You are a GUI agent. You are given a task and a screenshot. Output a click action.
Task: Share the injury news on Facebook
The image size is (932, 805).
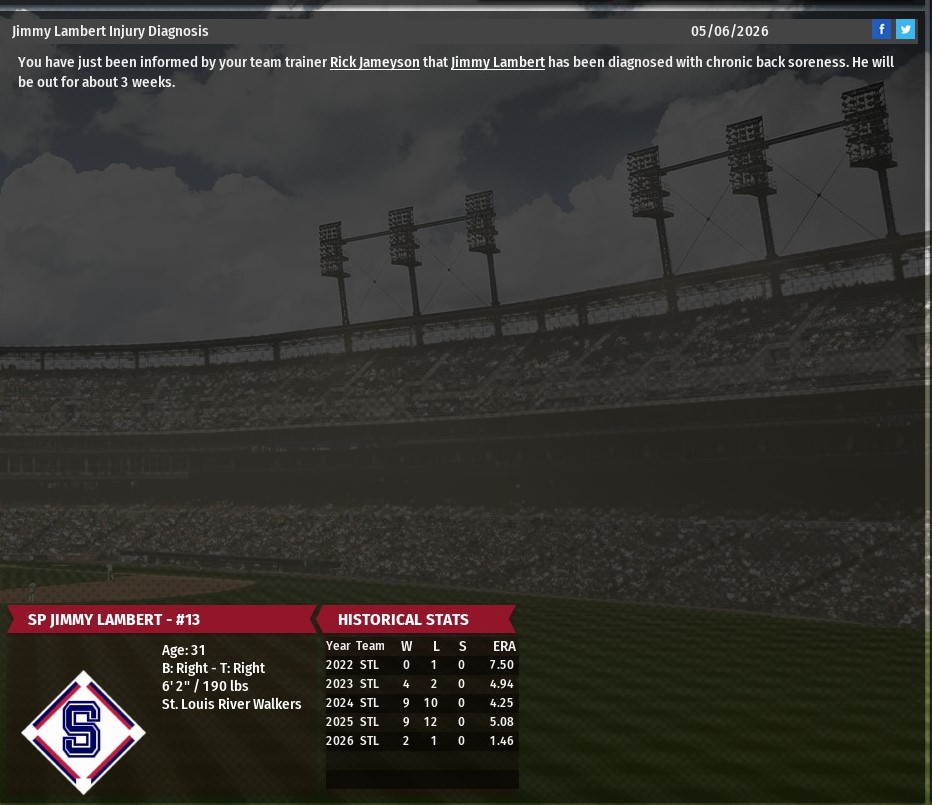coord(881,30)
